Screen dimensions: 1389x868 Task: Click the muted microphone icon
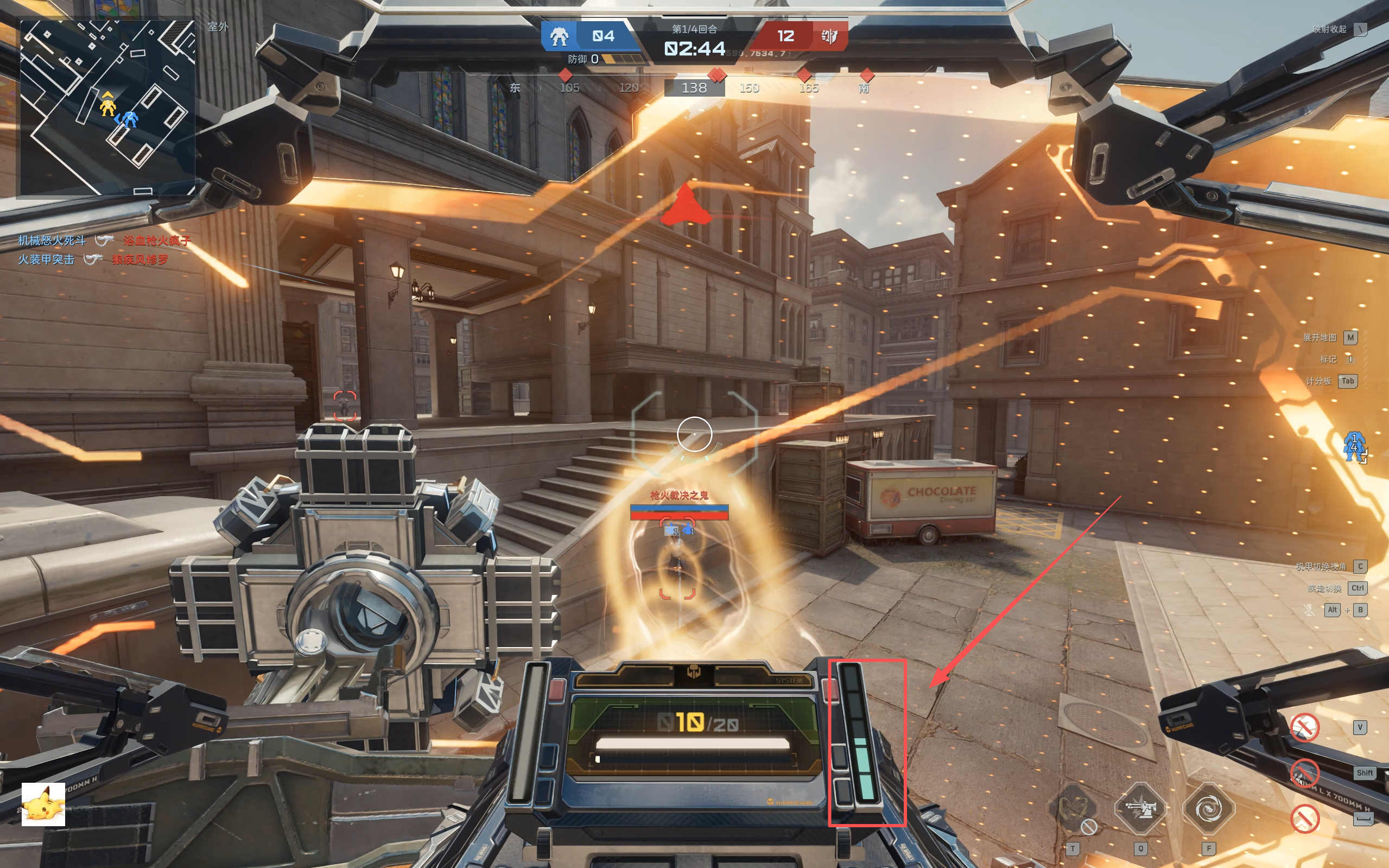coord(1309,610)
